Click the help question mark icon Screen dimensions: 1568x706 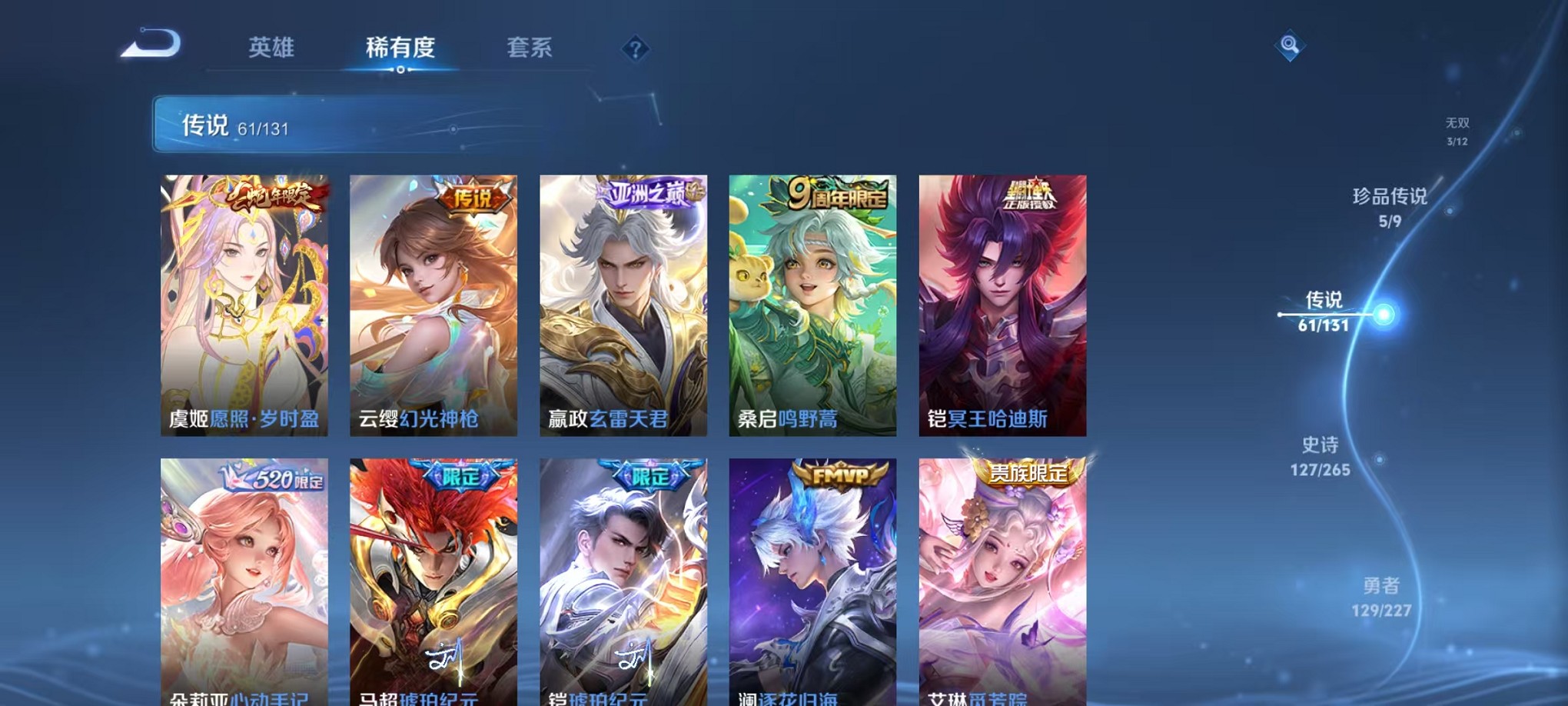(x=635, y=49)
